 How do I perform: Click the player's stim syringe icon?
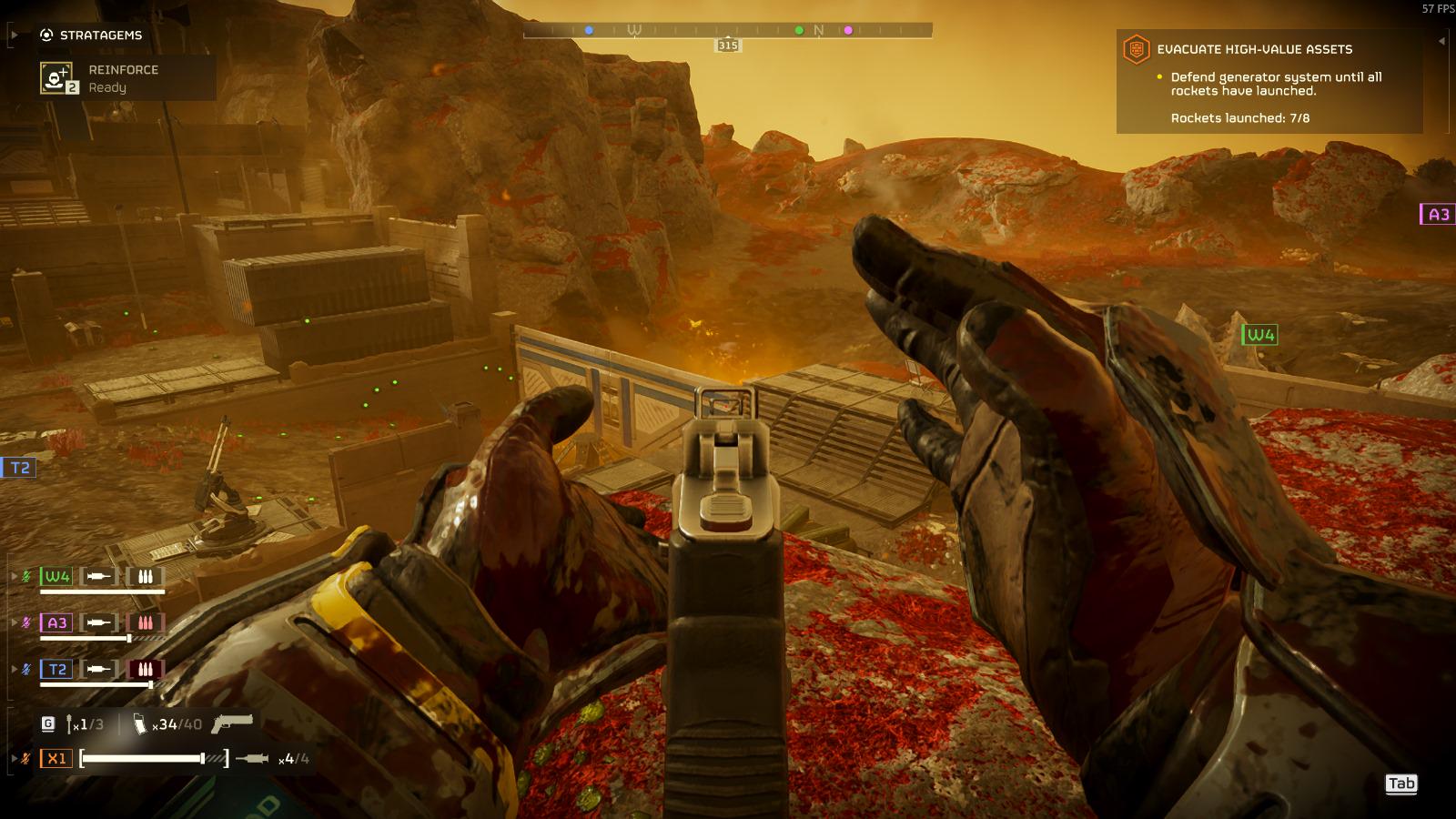coord(252,758)
